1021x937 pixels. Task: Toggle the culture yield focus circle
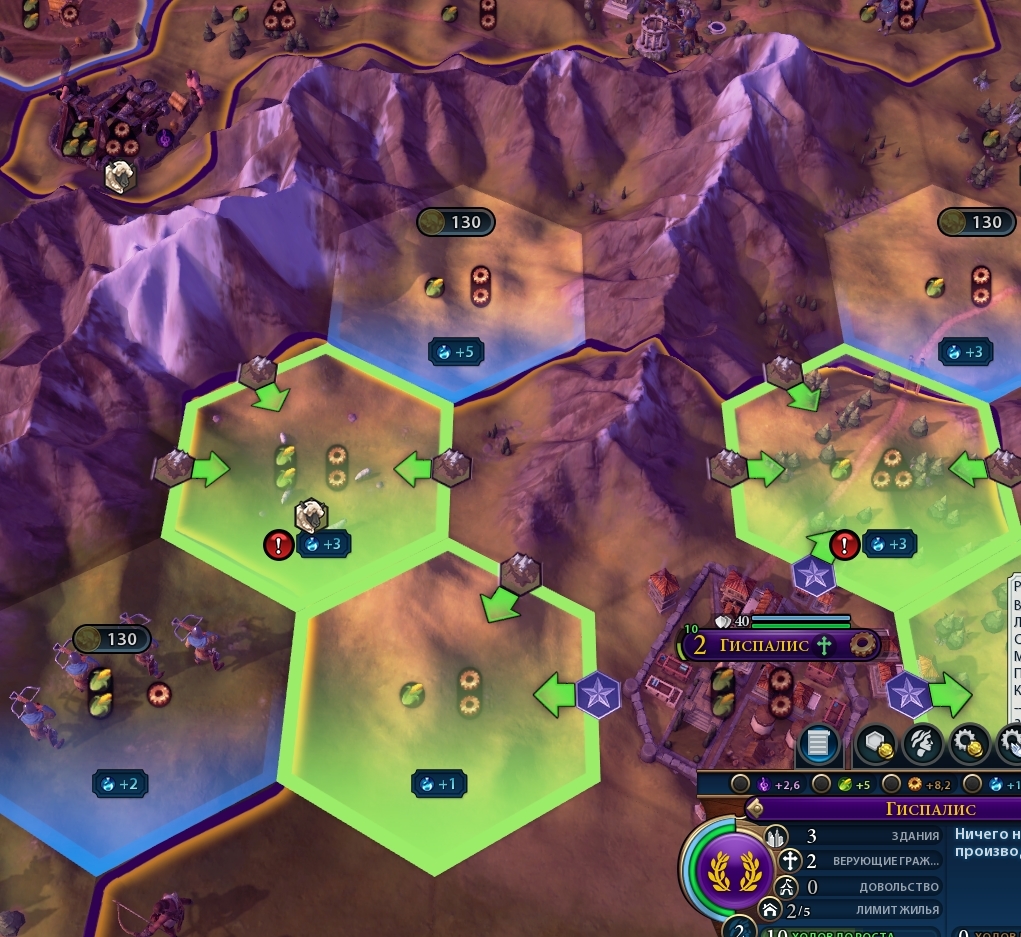(740, 784)
